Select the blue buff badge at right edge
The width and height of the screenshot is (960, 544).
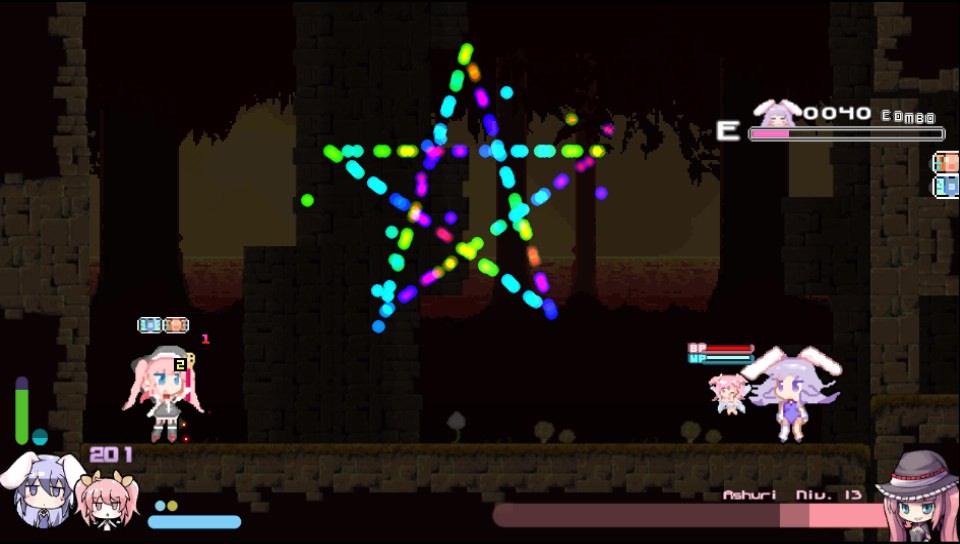946,186
